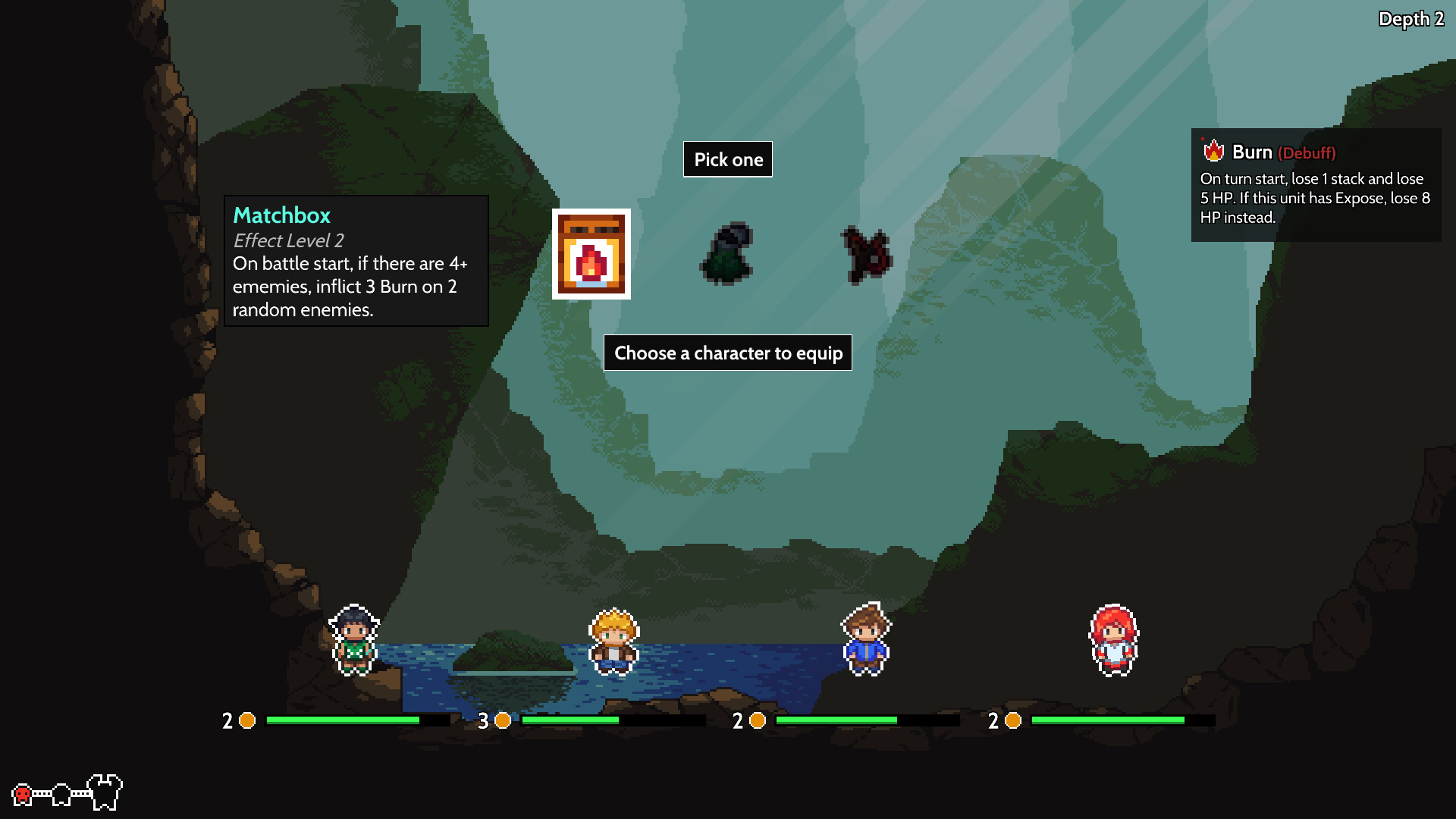This screenshot has width=1456, height=819.
Task: Pick the red-haired character on the right
Action: click(x=1112, y=639)
